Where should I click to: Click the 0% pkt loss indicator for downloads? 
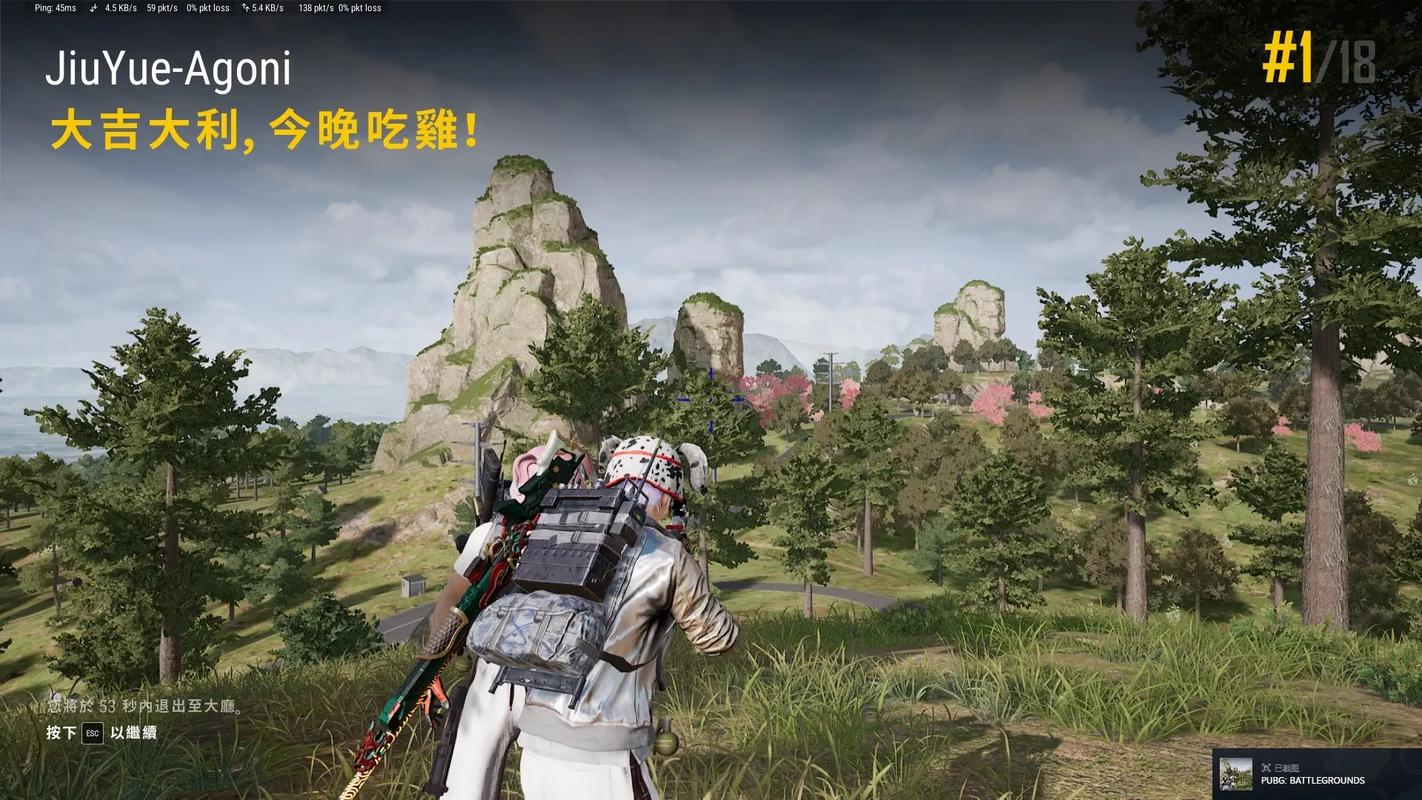(x=207, y=8)
